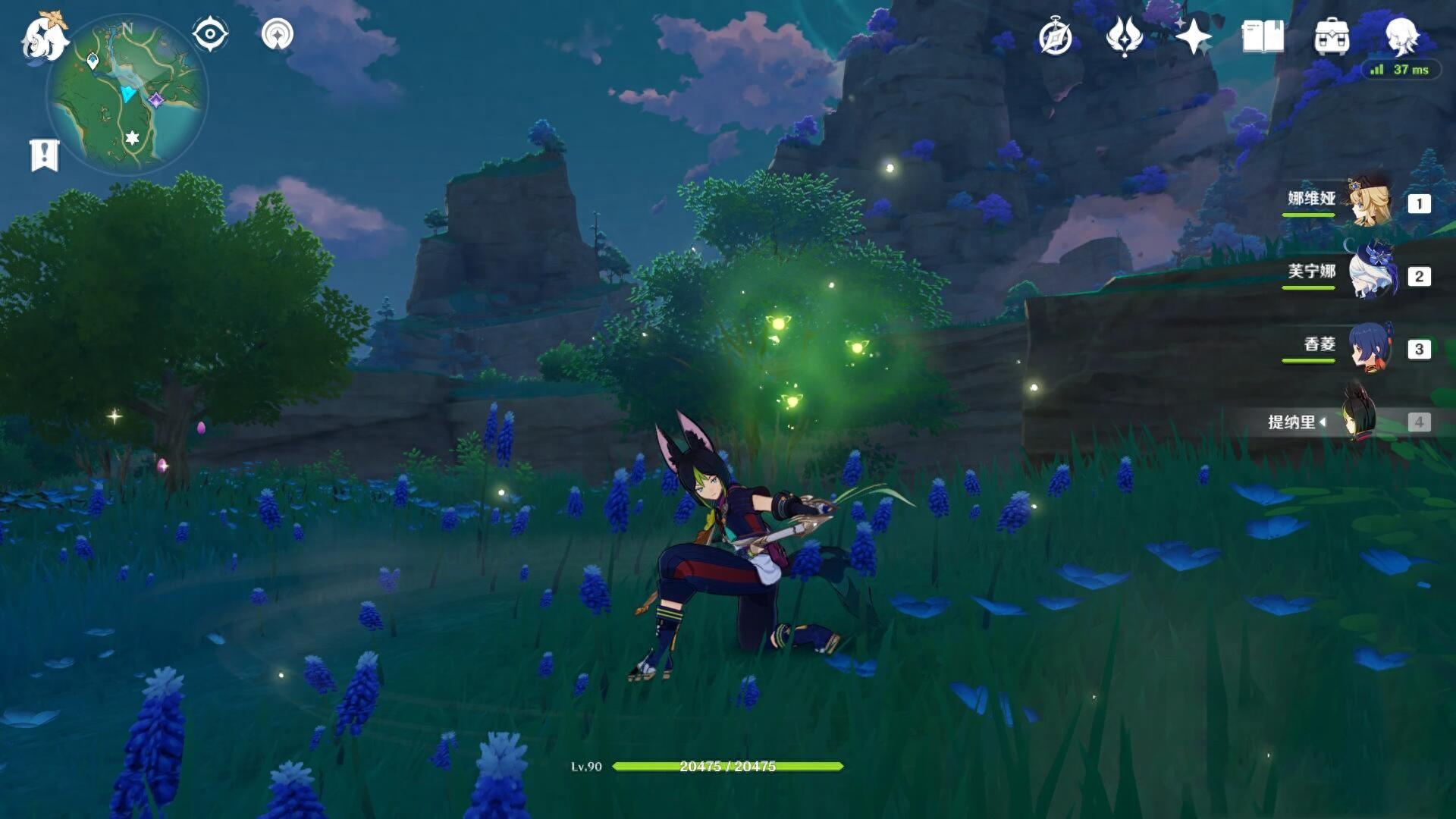Viewport: 1456px width, 819px height.
Task: Open the quest navigation signal icon
Action: coord(277,34)
